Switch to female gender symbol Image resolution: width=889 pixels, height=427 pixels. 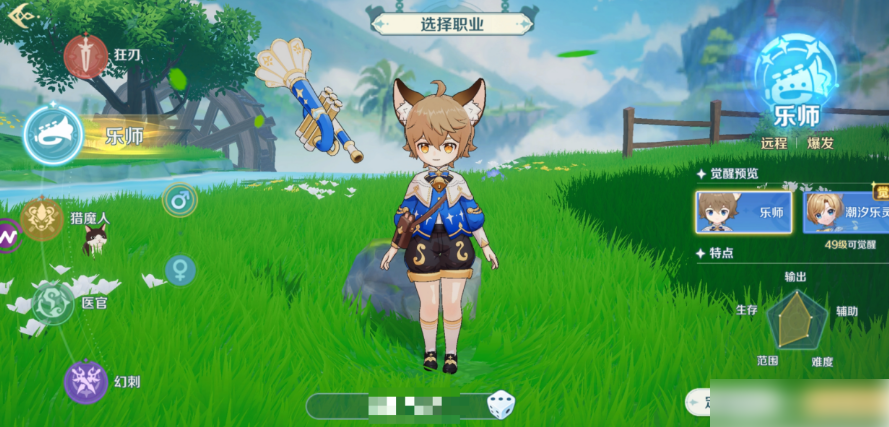(x=180, y=270)
